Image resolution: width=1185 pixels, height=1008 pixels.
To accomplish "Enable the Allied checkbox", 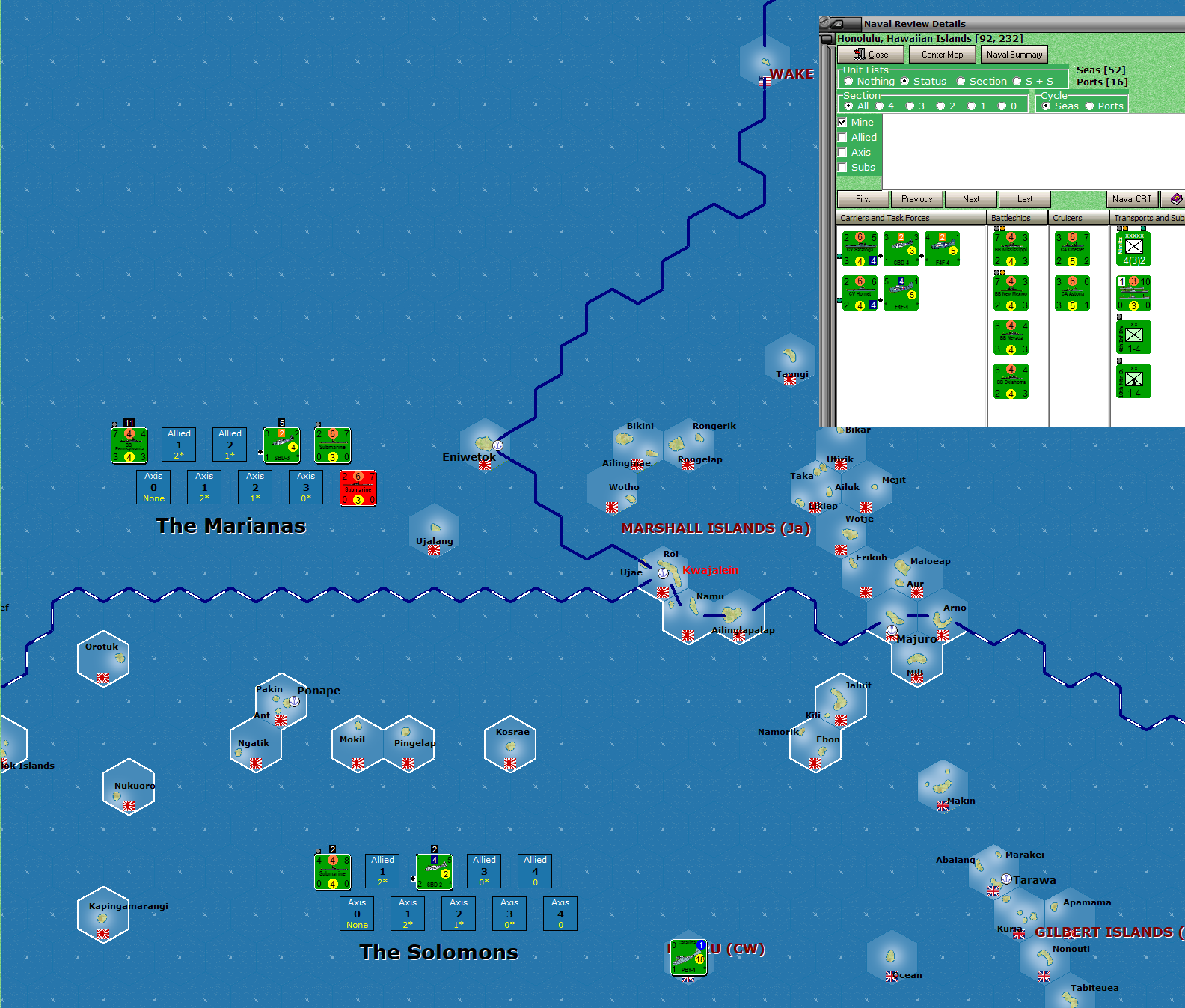I will coord(844,137).
